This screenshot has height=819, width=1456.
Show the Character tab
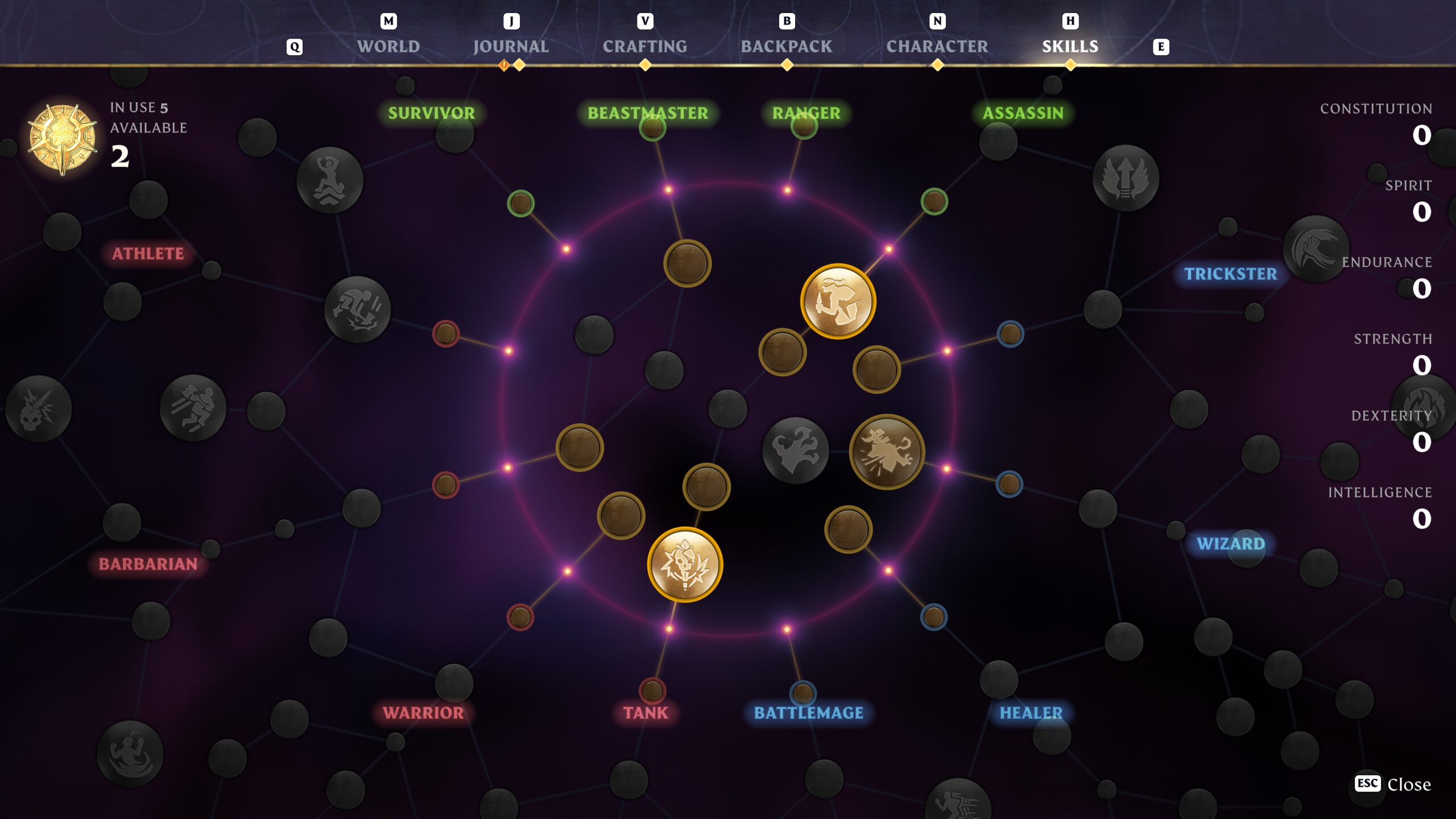click(x=937, y=46)
